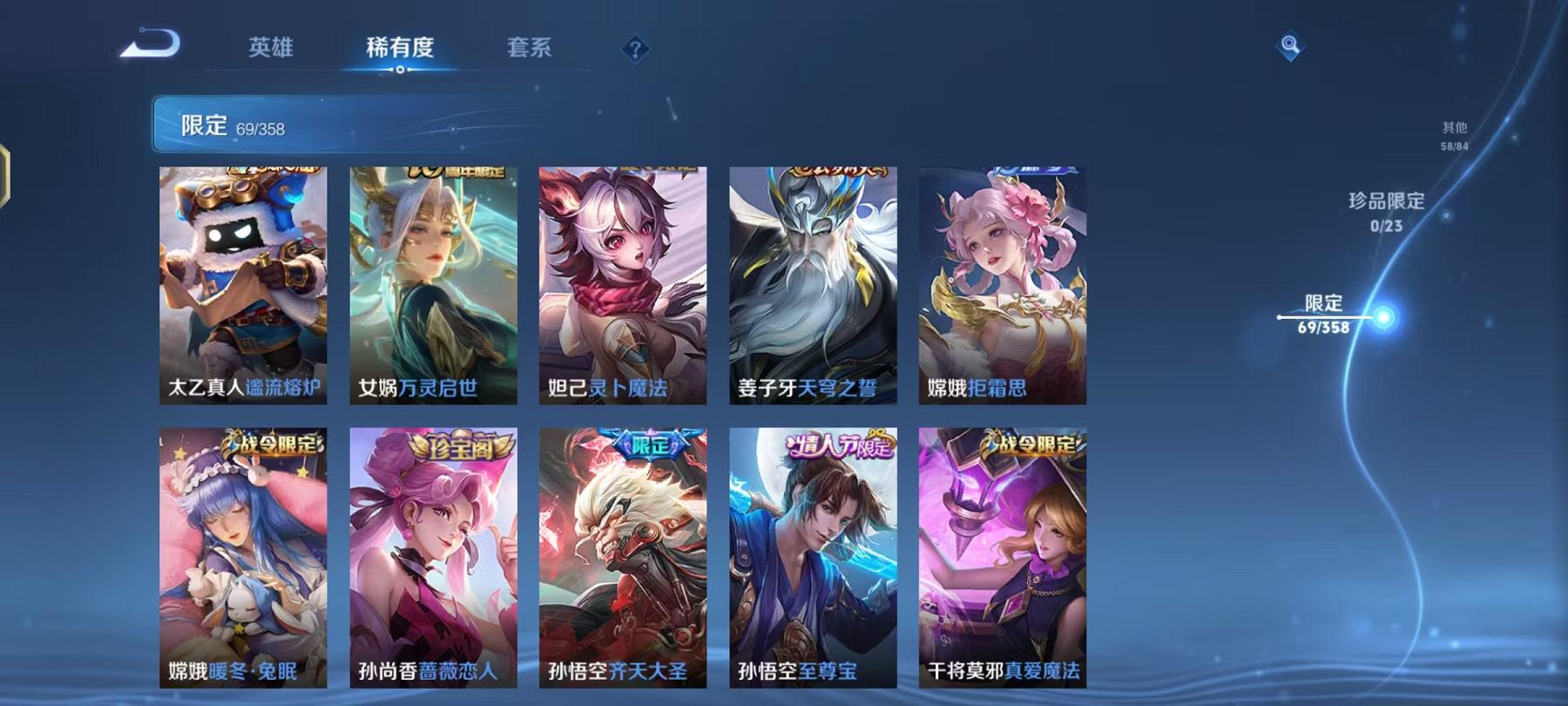Open the help question mark icon
This screenshot has height=706, width=1568.
[639, 51]
